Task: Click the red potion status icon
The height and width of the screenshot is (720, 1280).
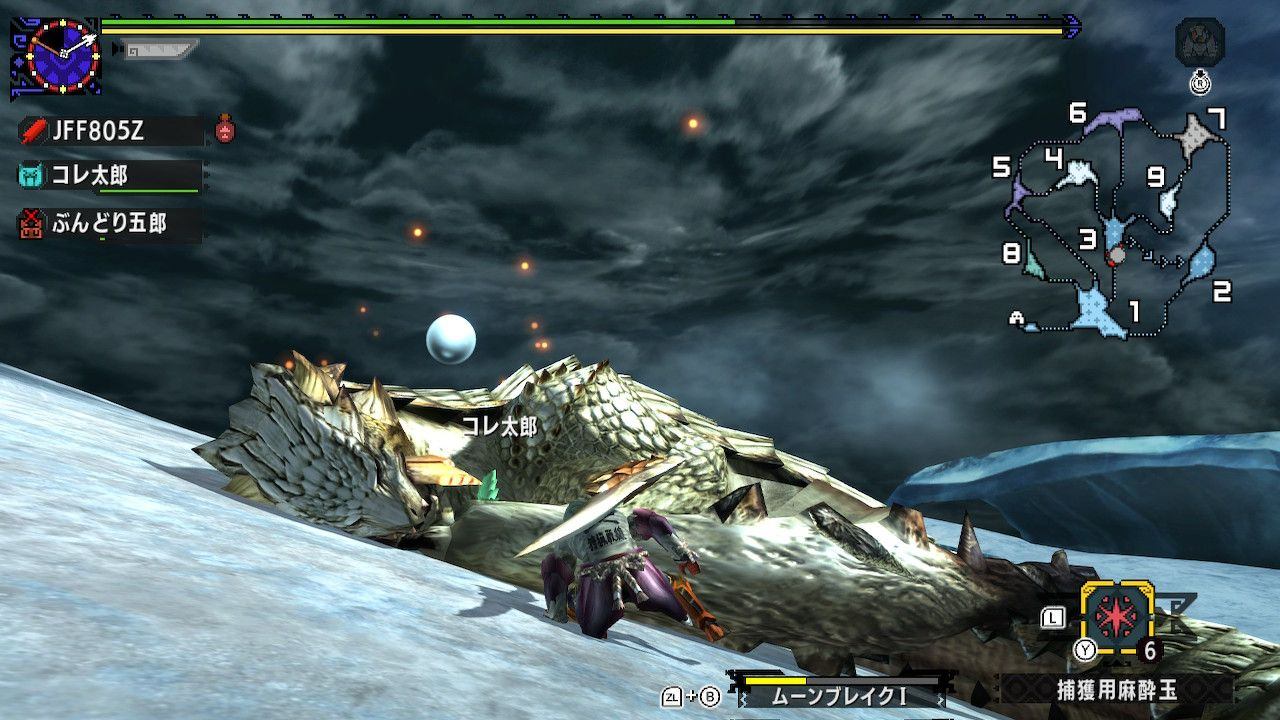Action: pos(226,128)
